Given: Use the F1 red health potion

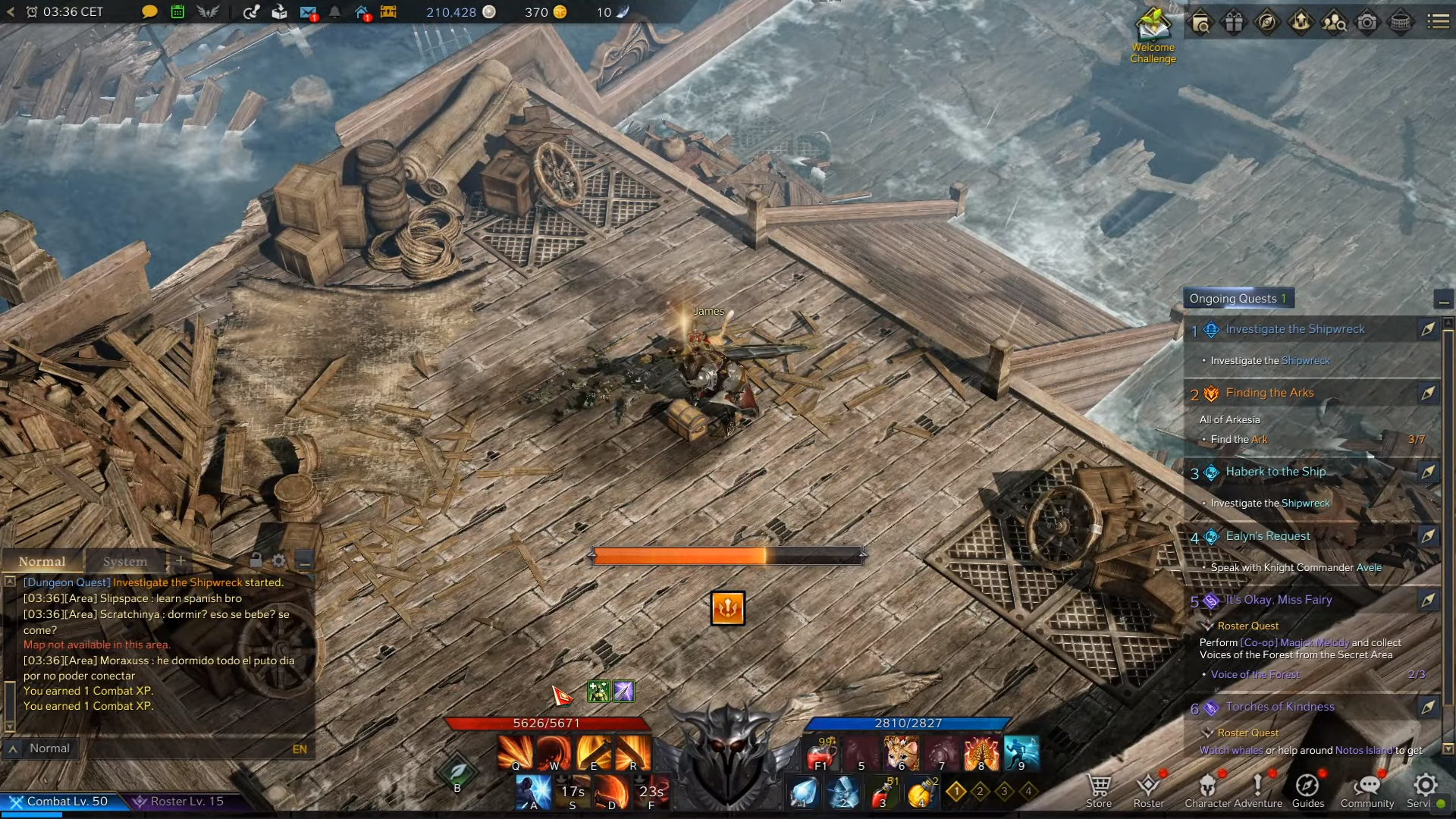Looking at the screenshot, I should click(x=821, y=754).
